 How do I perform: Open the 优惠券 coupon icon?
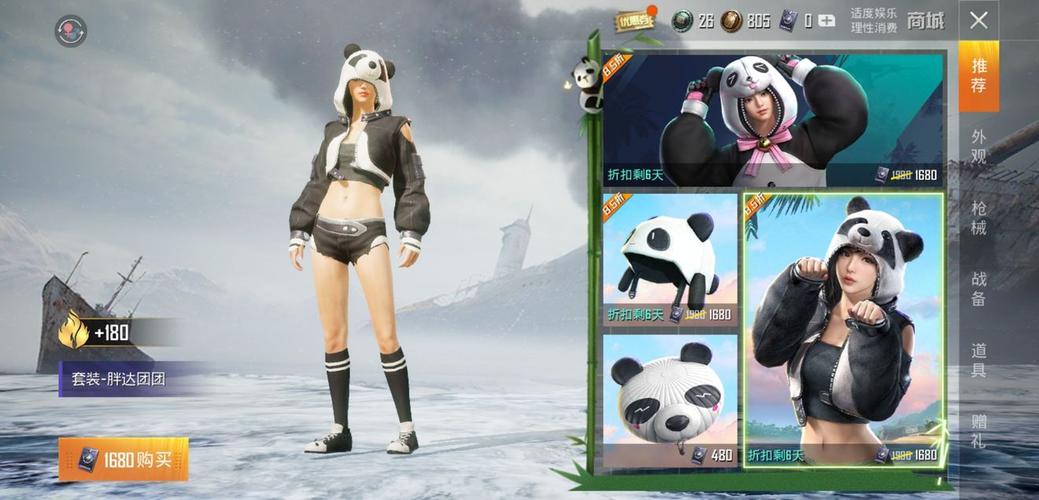(635, 19)
